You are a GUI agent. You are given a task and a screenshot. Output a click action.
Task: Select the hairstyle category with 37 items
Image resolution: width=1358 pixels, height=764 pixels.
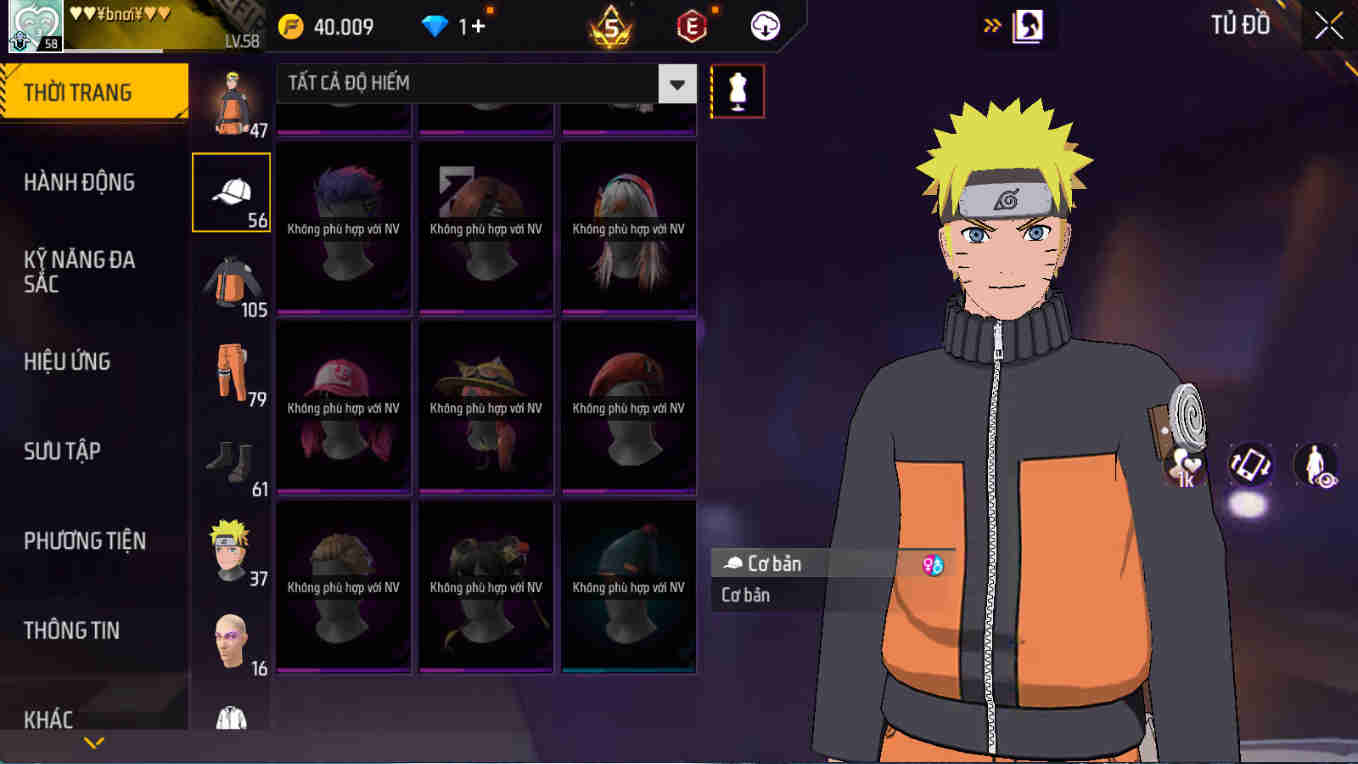click(x=231, y=548)
